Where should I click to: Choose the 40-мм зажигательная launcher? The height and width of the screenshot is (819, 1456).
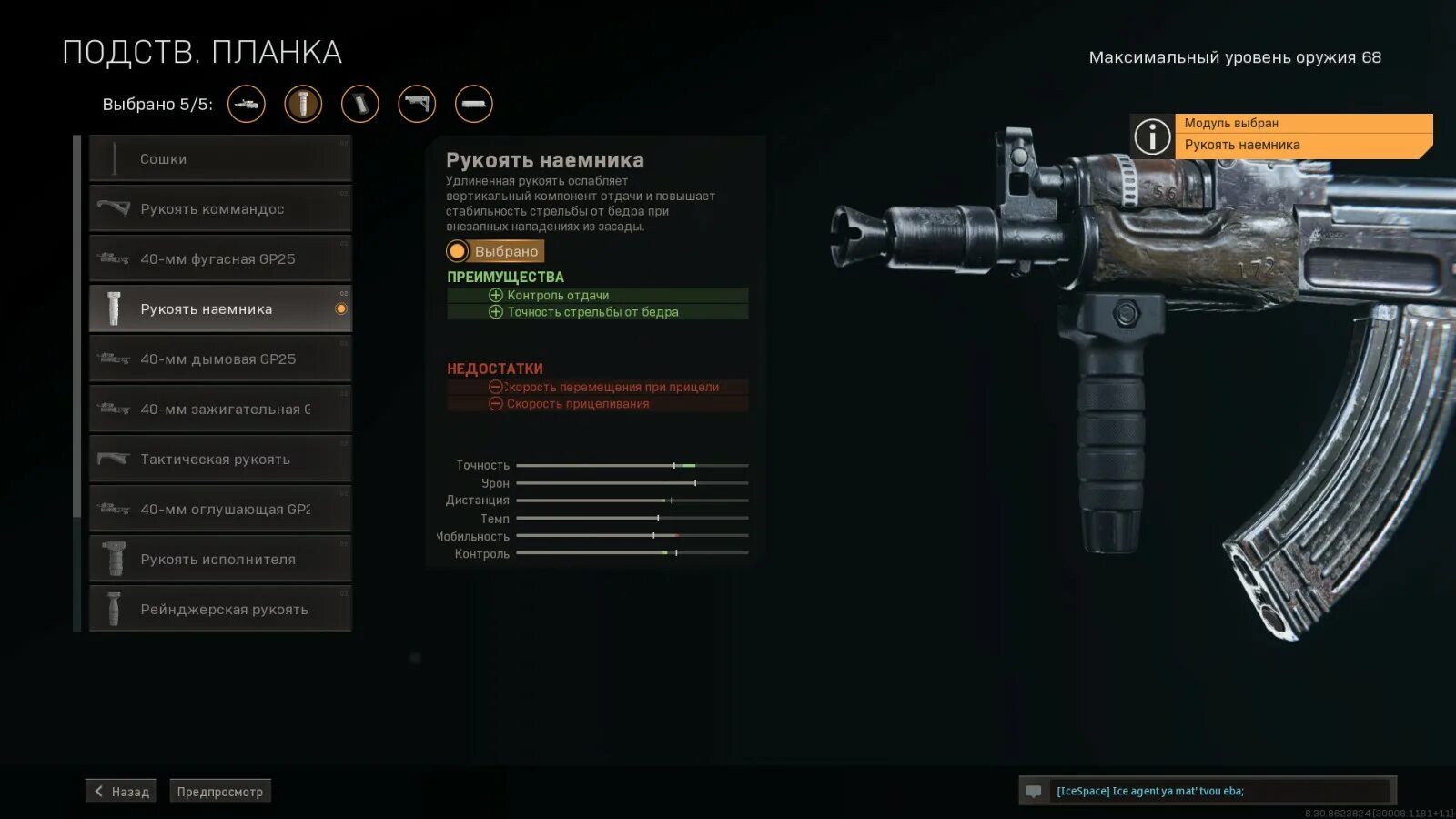[x=220, y=409]
